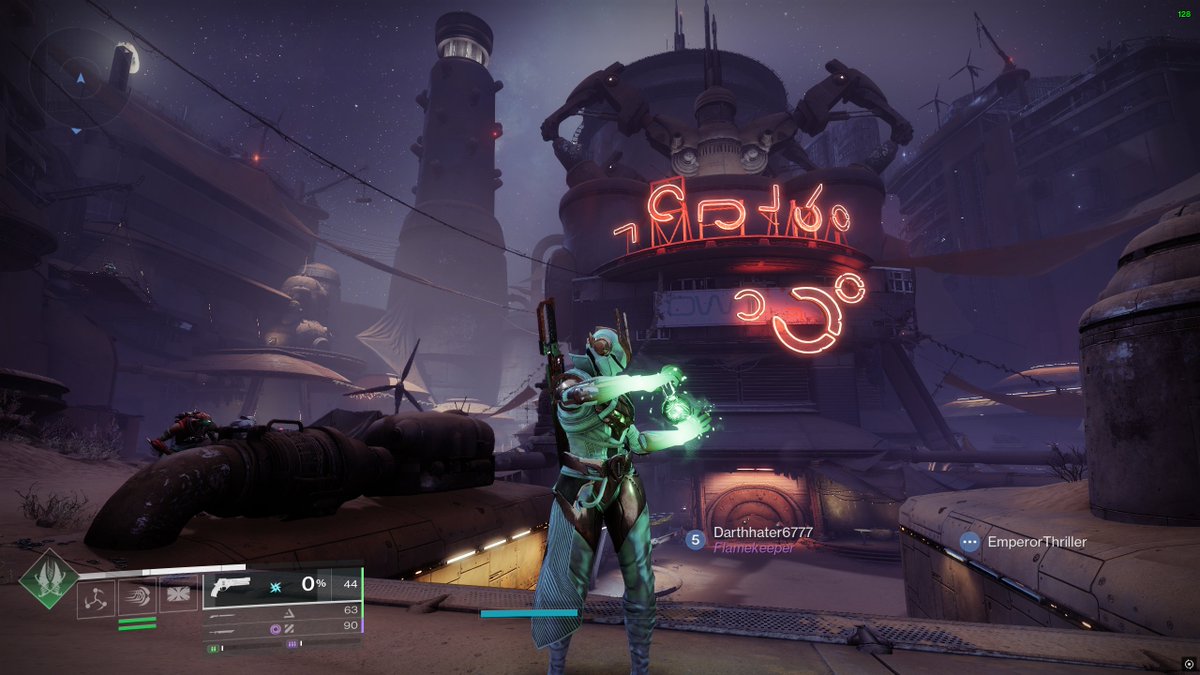Select the Darthhater6777 player nameplate
This screenshot has width=1200, height=675.
click(x=761, y=534)
